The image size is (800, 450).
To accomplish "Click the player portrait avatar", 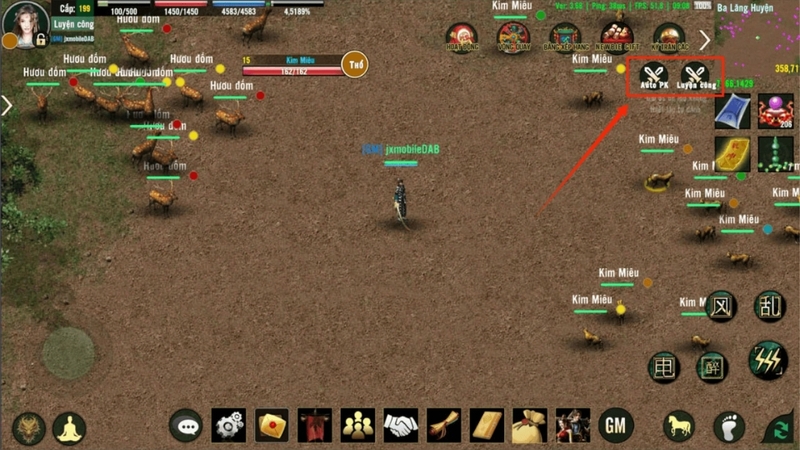I will 25,23.
